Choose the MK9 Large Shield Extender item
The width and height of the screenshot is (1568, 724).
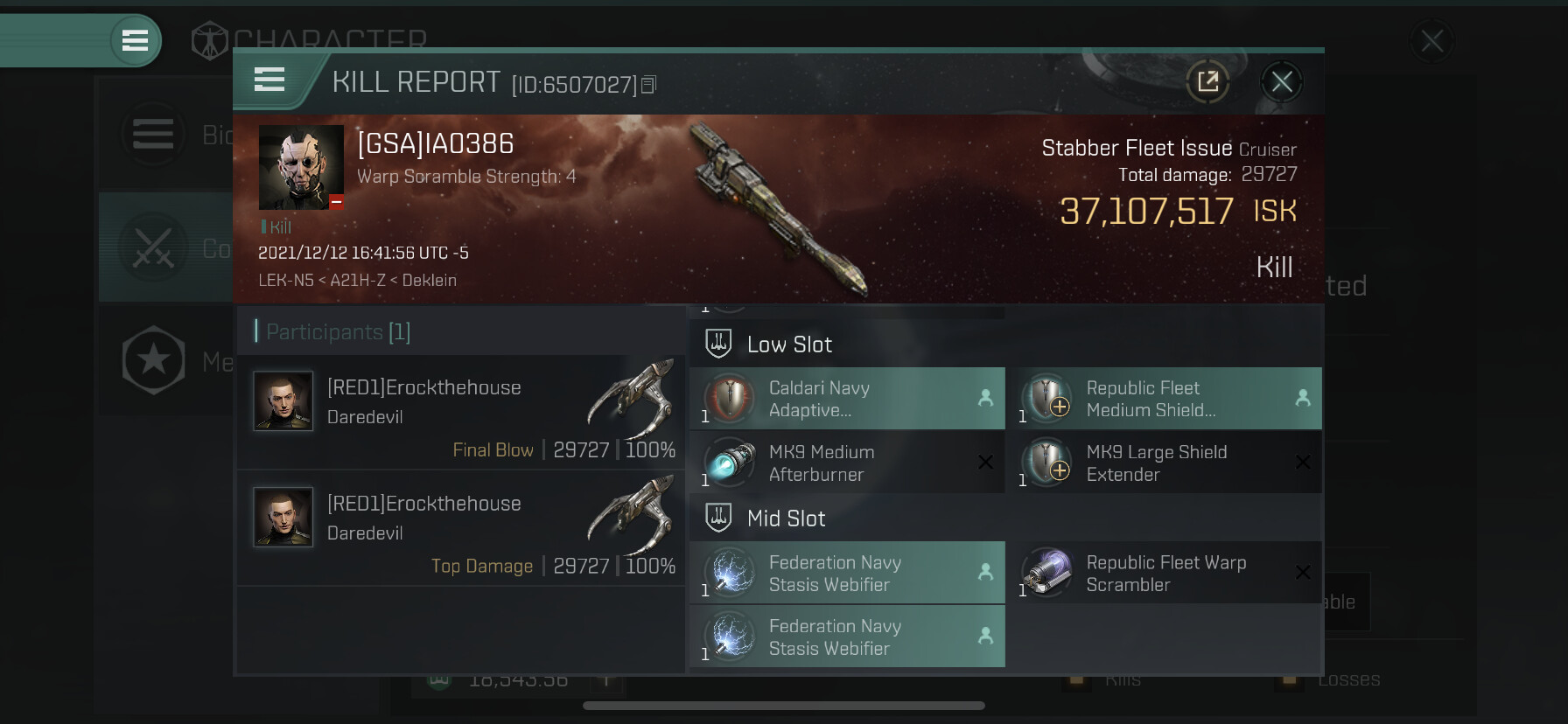pyautogui.click(x=1164, y=463)
